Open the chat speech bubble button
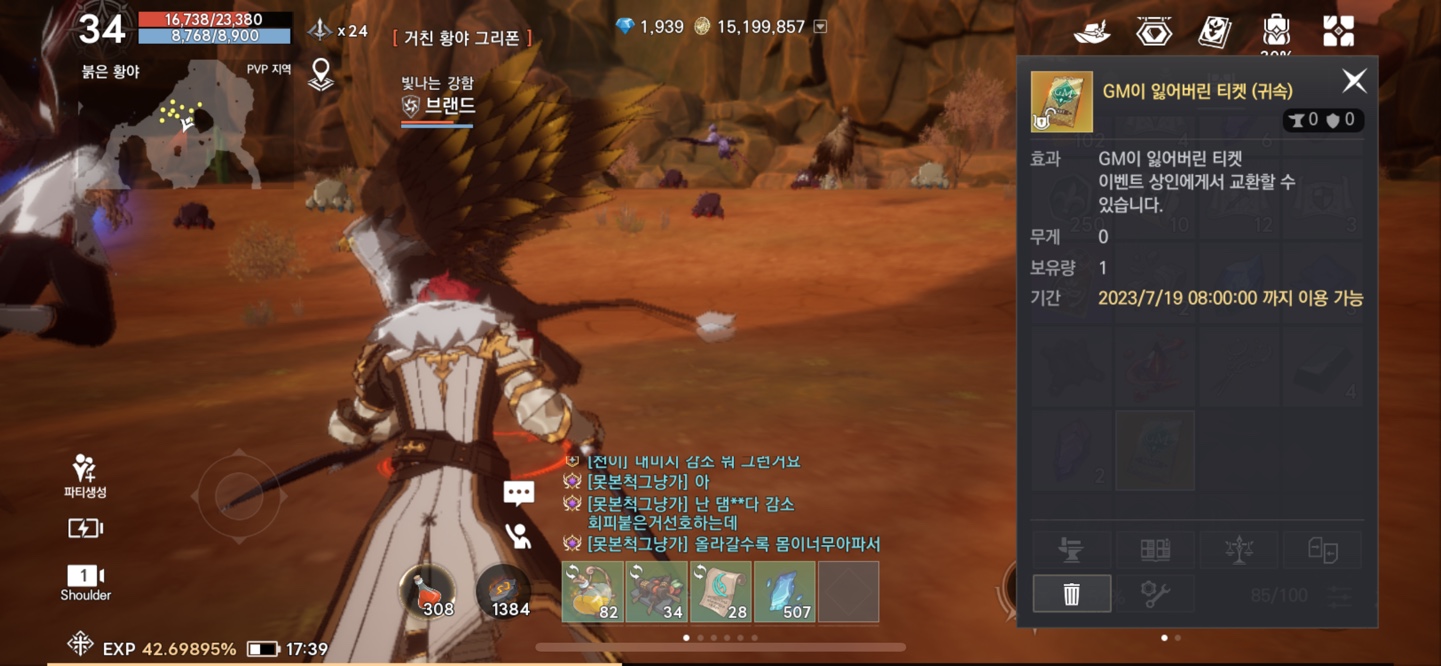 (x=518, y=493)
